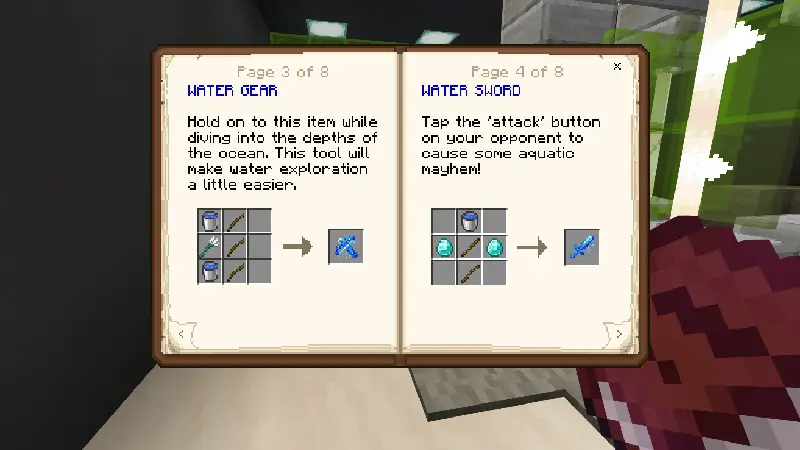Close the recipe book
The width and height of the screenshot is (800, 450).
click(x=617, y=67)
